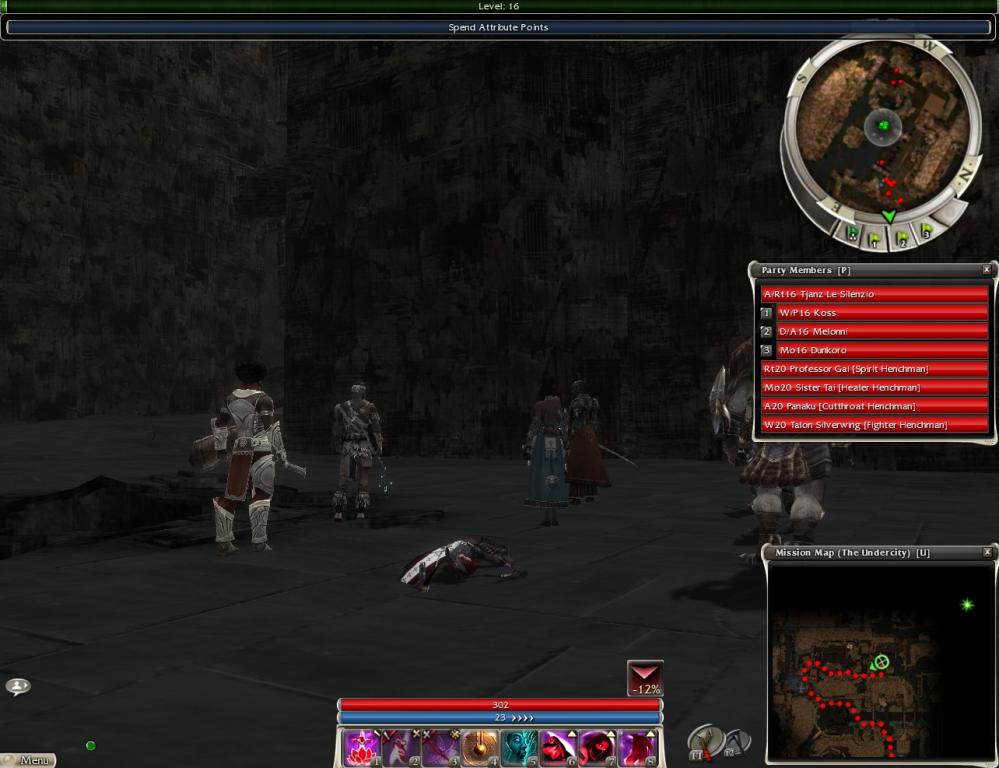Activate the pink lotus skill in slot 1
Image resolution: width=999 pixels, height=768 pixels.
point(360,748)
